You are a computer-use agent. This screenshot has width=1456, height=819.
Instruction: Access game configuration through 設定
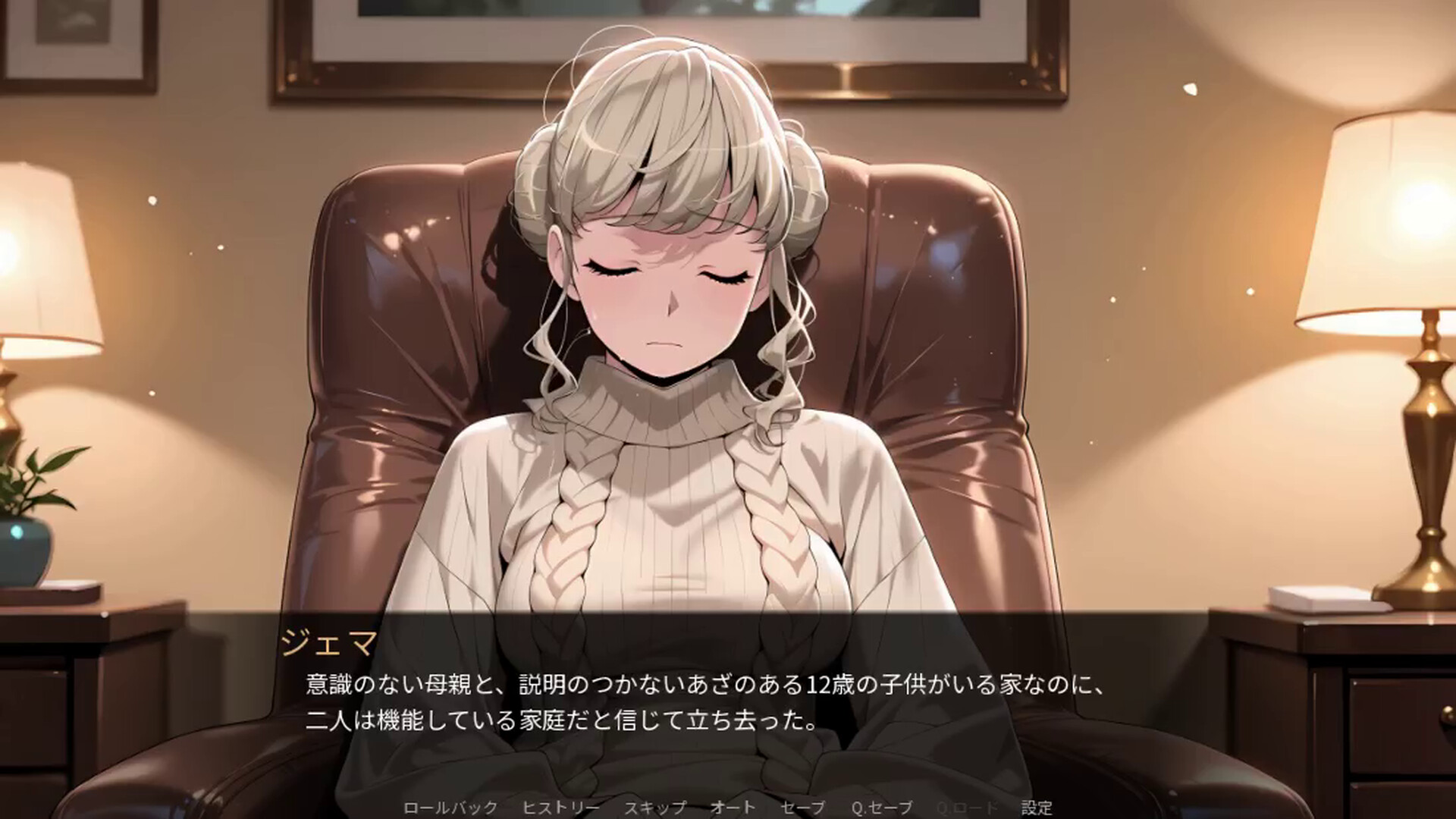(1036, 808)
